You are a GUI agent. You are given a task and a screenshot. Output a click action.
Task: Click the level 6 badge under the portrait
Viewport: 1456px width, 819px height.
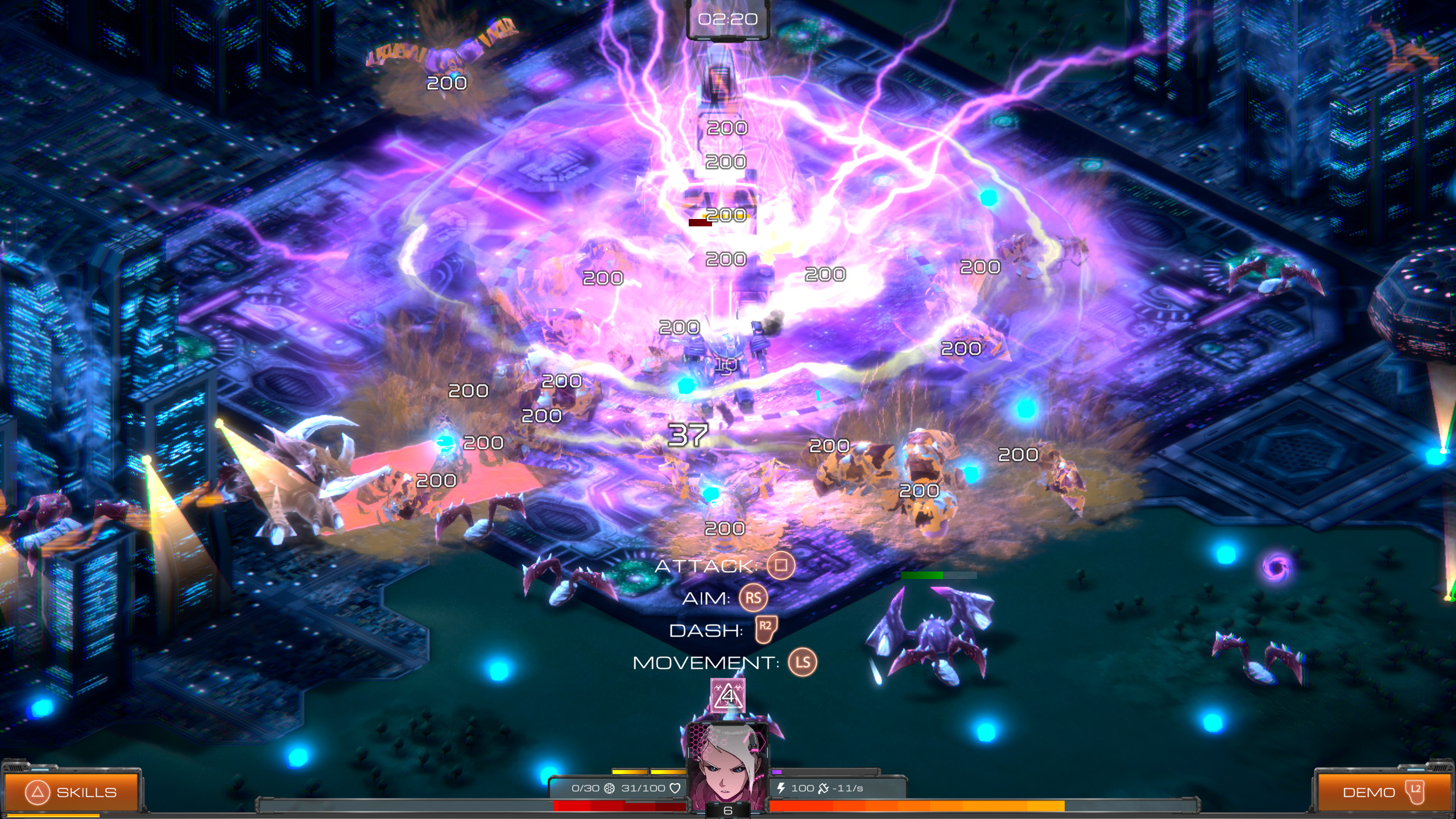[x=729, y=810]
